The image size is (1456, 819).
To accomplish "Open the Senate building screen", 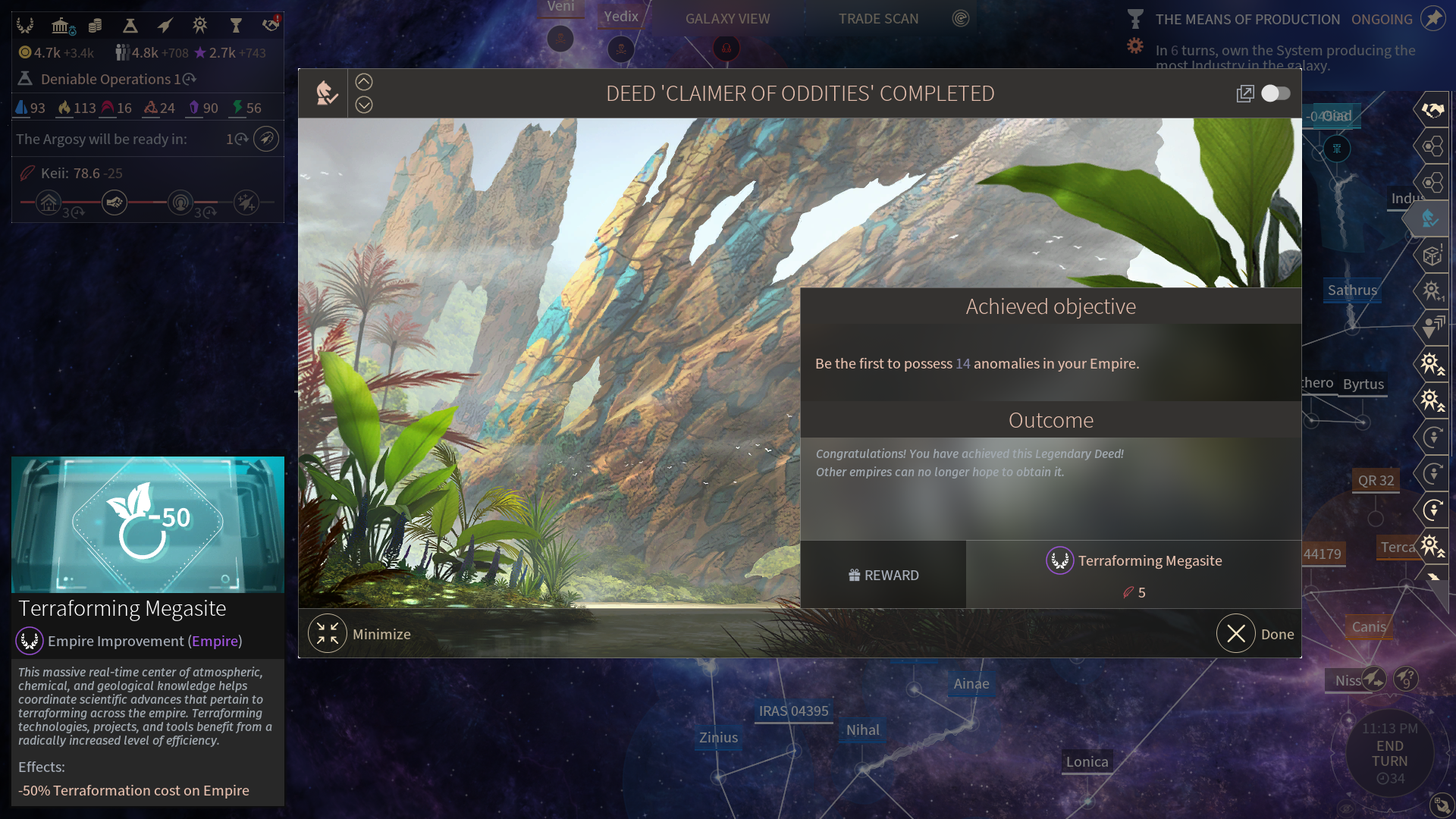I will coord(61,26).
